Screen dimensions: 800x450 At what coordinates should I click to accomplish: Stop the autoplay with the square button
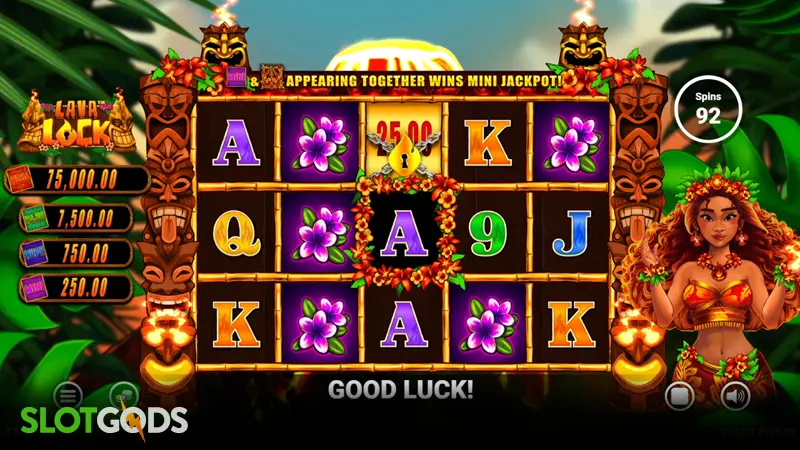coord(679,395)
